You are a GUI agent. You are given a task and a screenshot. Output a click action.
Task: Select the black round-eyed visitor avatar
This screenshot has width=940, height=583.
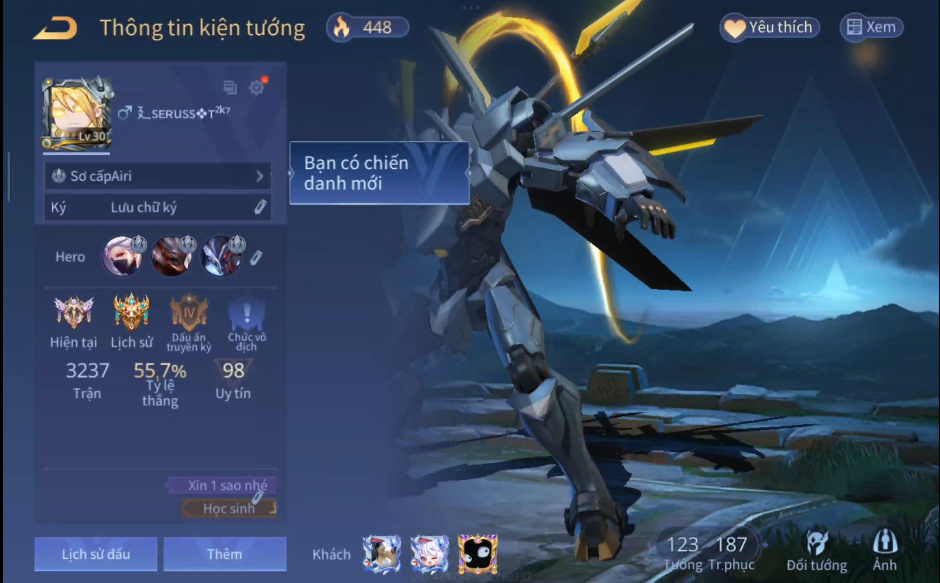tap(478, 553)
